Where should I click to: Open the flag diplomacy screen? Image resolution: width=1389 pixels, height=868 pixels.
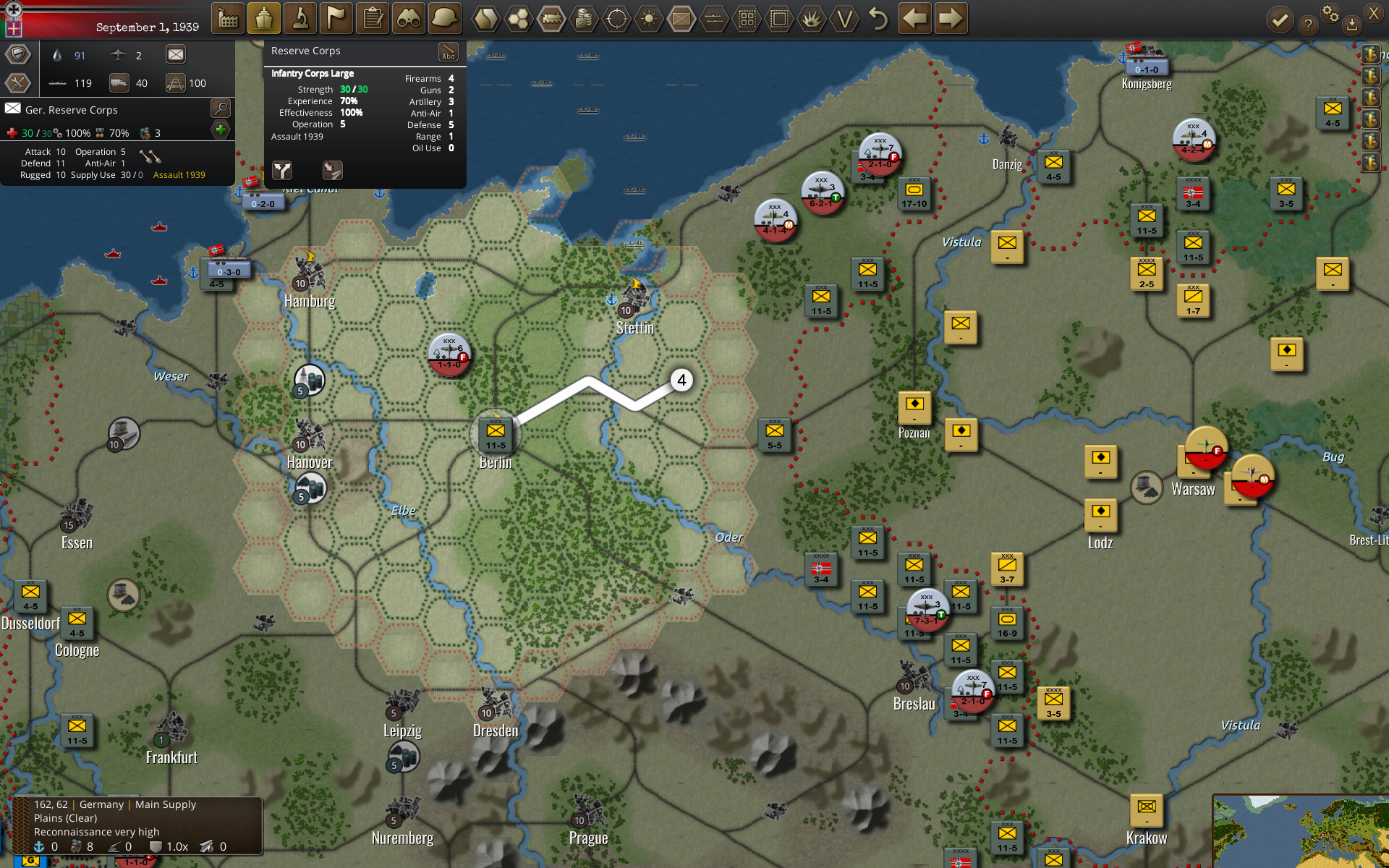click(x=336, y=19)
